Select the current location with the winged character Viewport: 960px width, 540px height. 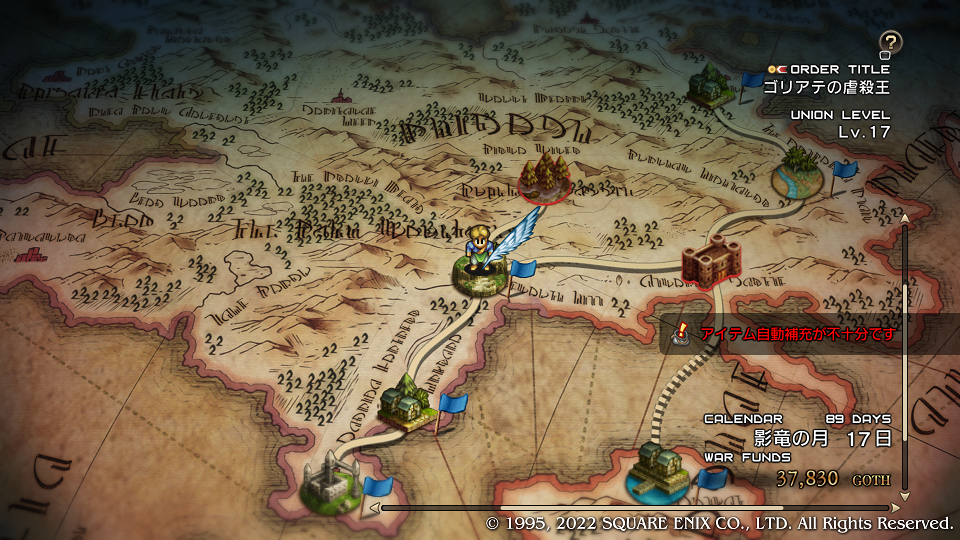pos(480,260)
